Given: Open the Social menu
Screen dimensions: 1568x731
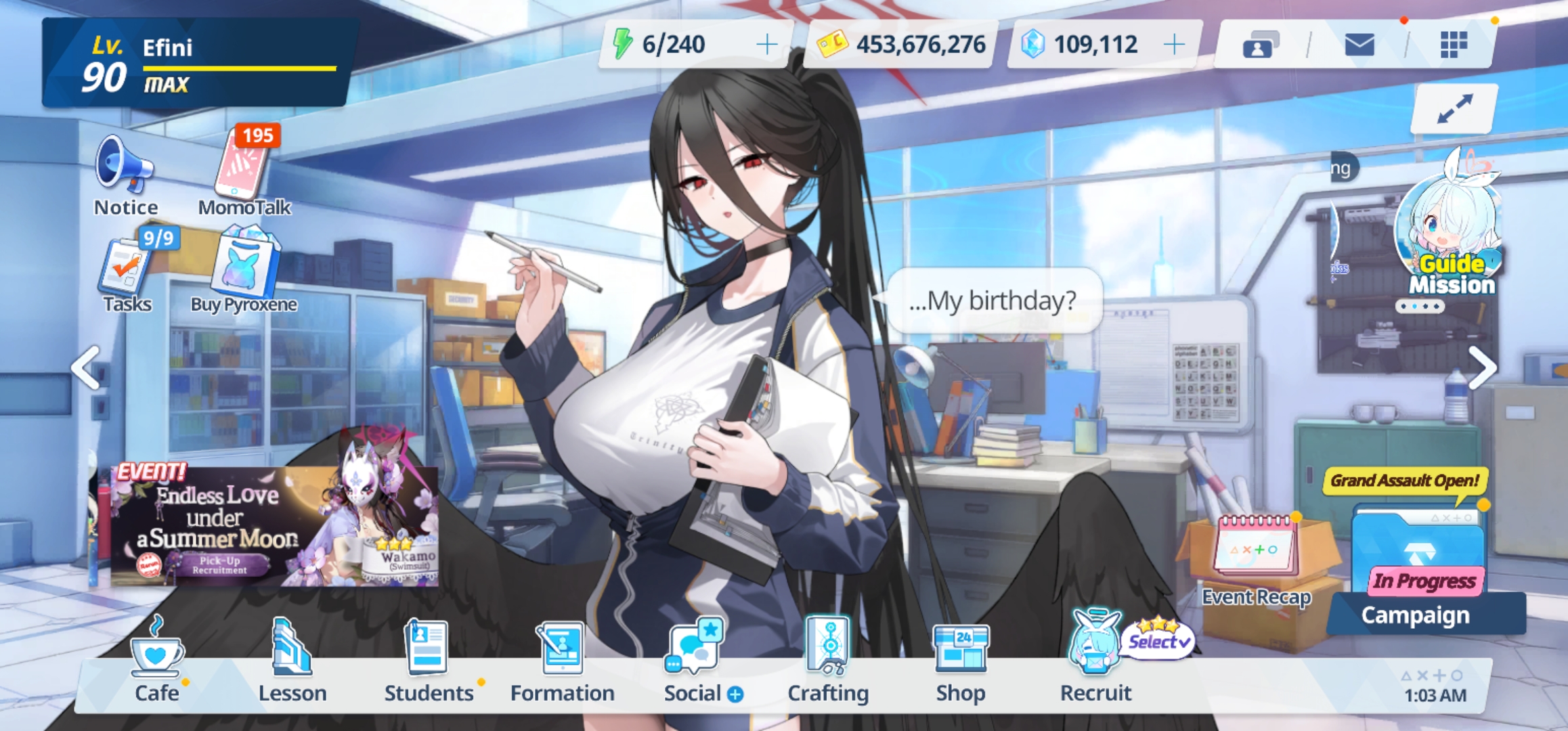Looking at the screenshot, I should click(696, 660).
